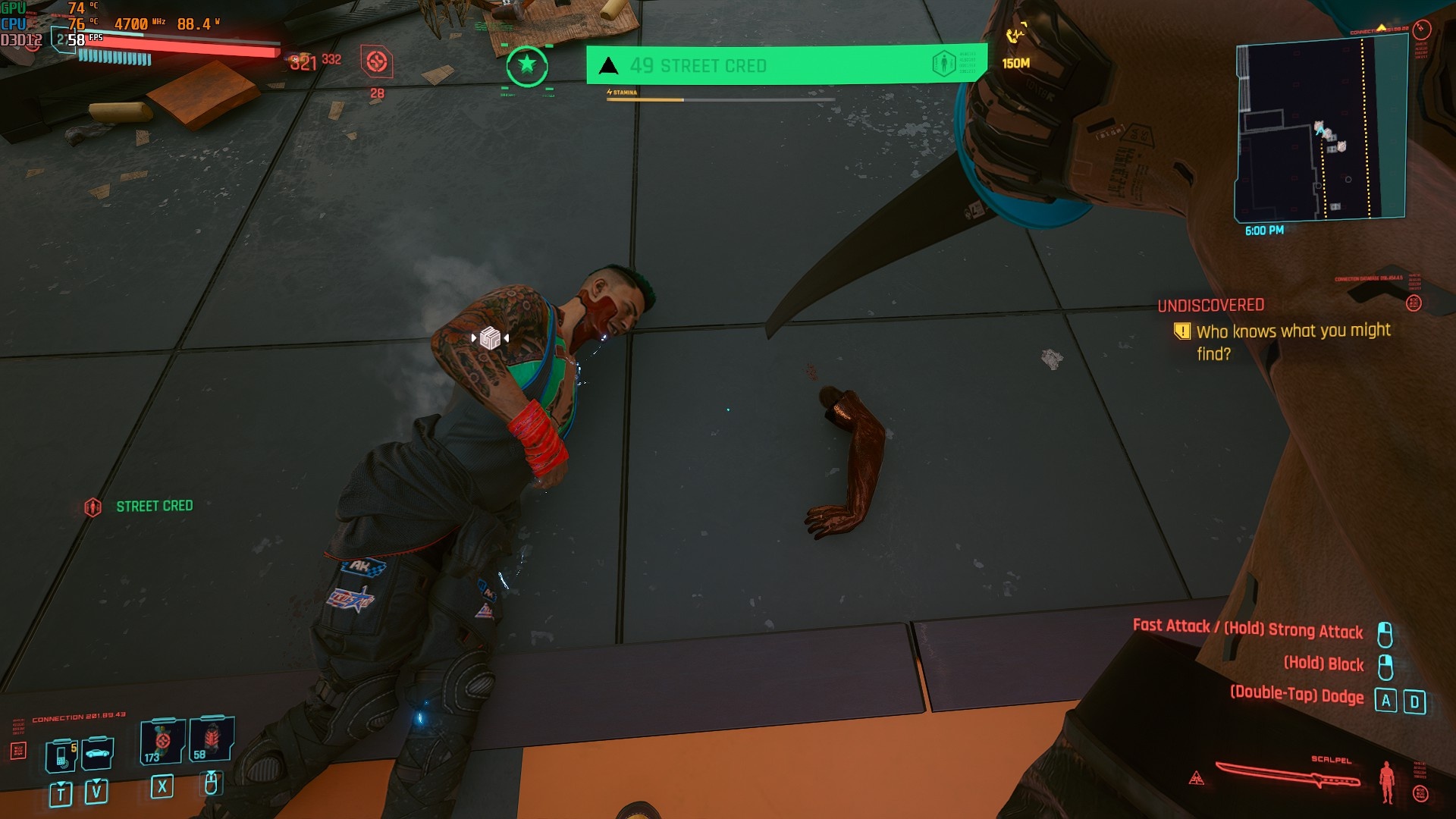Viewport: 1456px width, 819px height.
Task: Click the yellow phone call indicator icon
Action: click(x=1015, y=35)
